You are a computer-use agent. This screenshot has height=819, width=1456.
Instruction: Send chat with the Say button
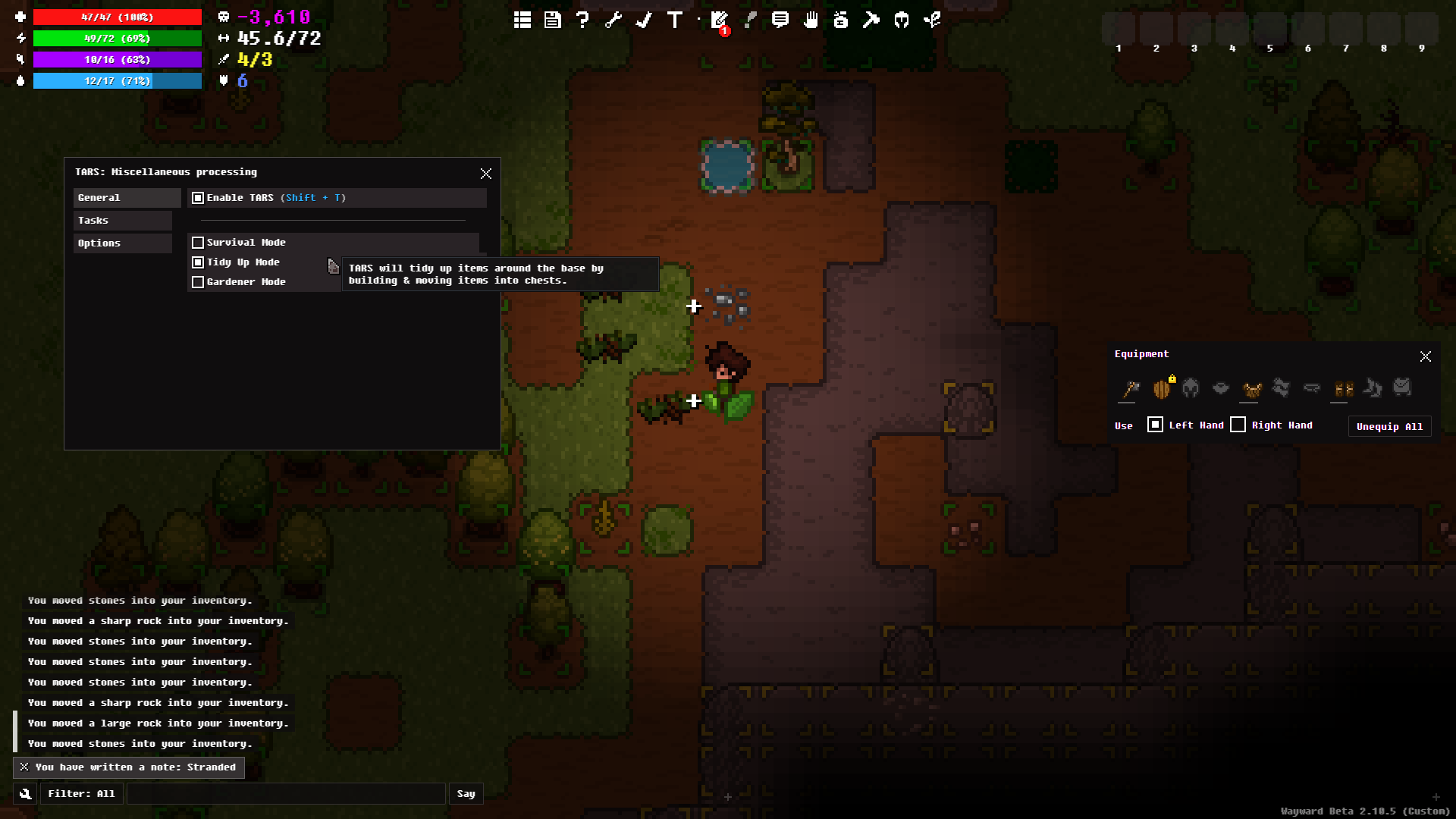(x=466, y=794)
